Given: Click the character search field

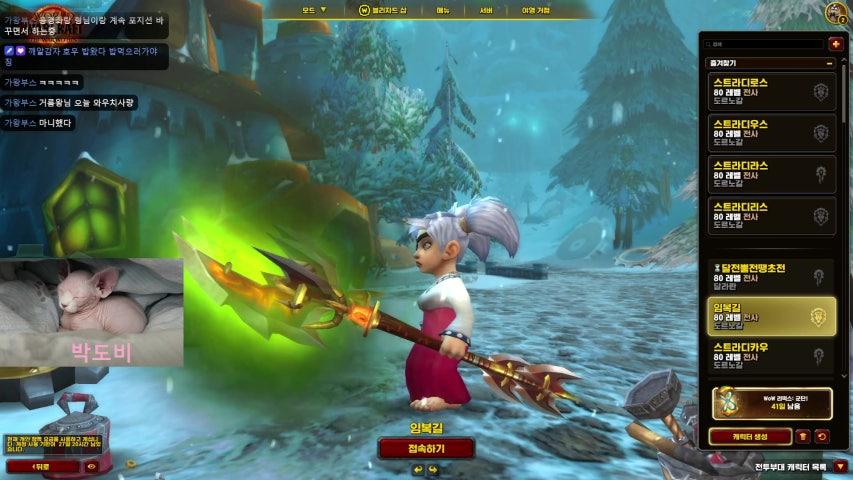Looking at the screenshot, I should coord(762,44).
